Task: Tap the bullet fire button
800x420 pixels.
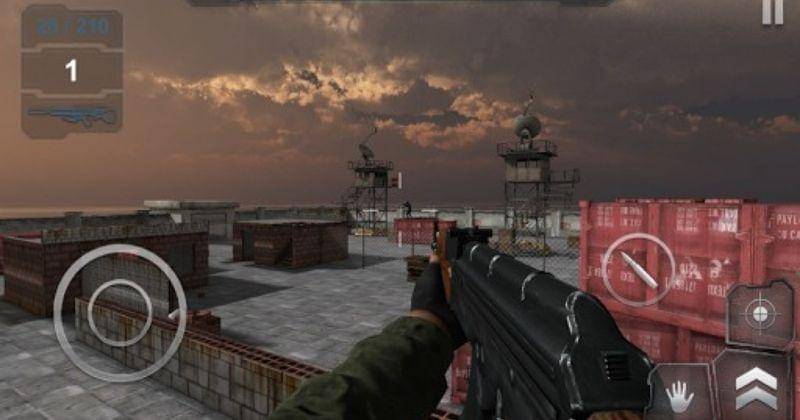Action: [638, 268]
